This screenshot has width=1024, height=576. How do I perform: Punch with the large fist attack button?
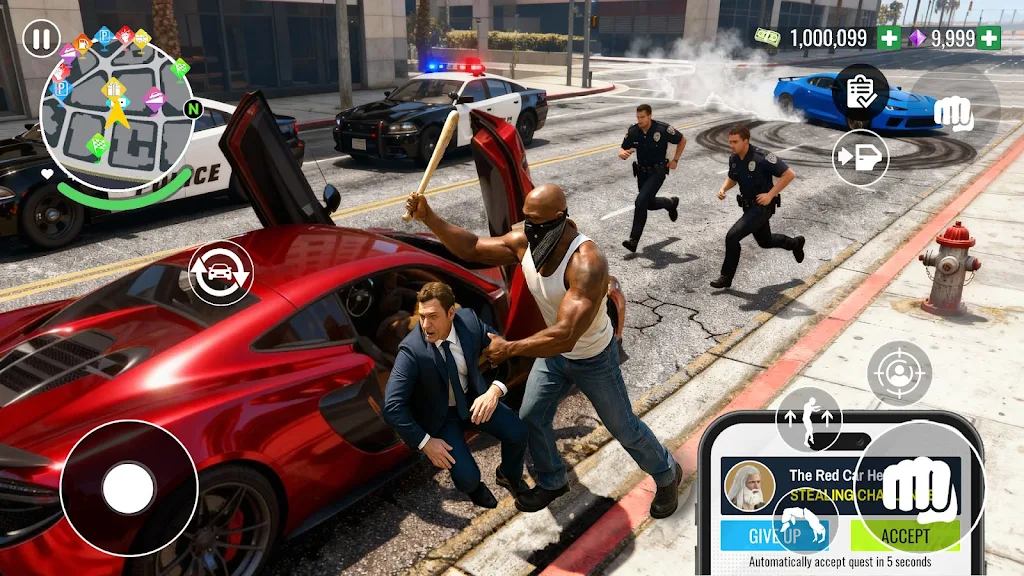point(919,488)
